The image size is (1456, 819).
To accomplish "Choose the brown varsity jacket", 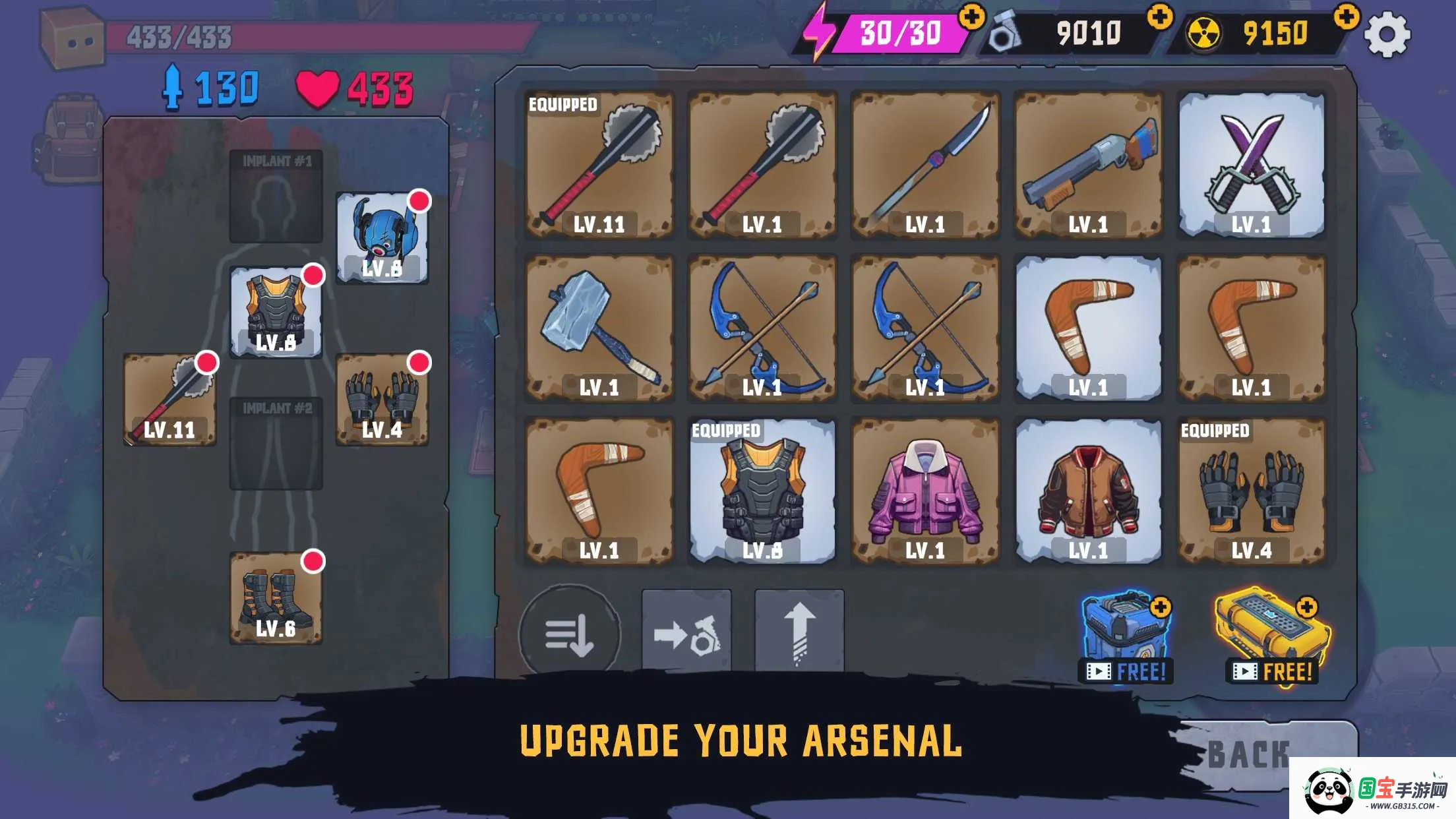I will (1088, 491).
